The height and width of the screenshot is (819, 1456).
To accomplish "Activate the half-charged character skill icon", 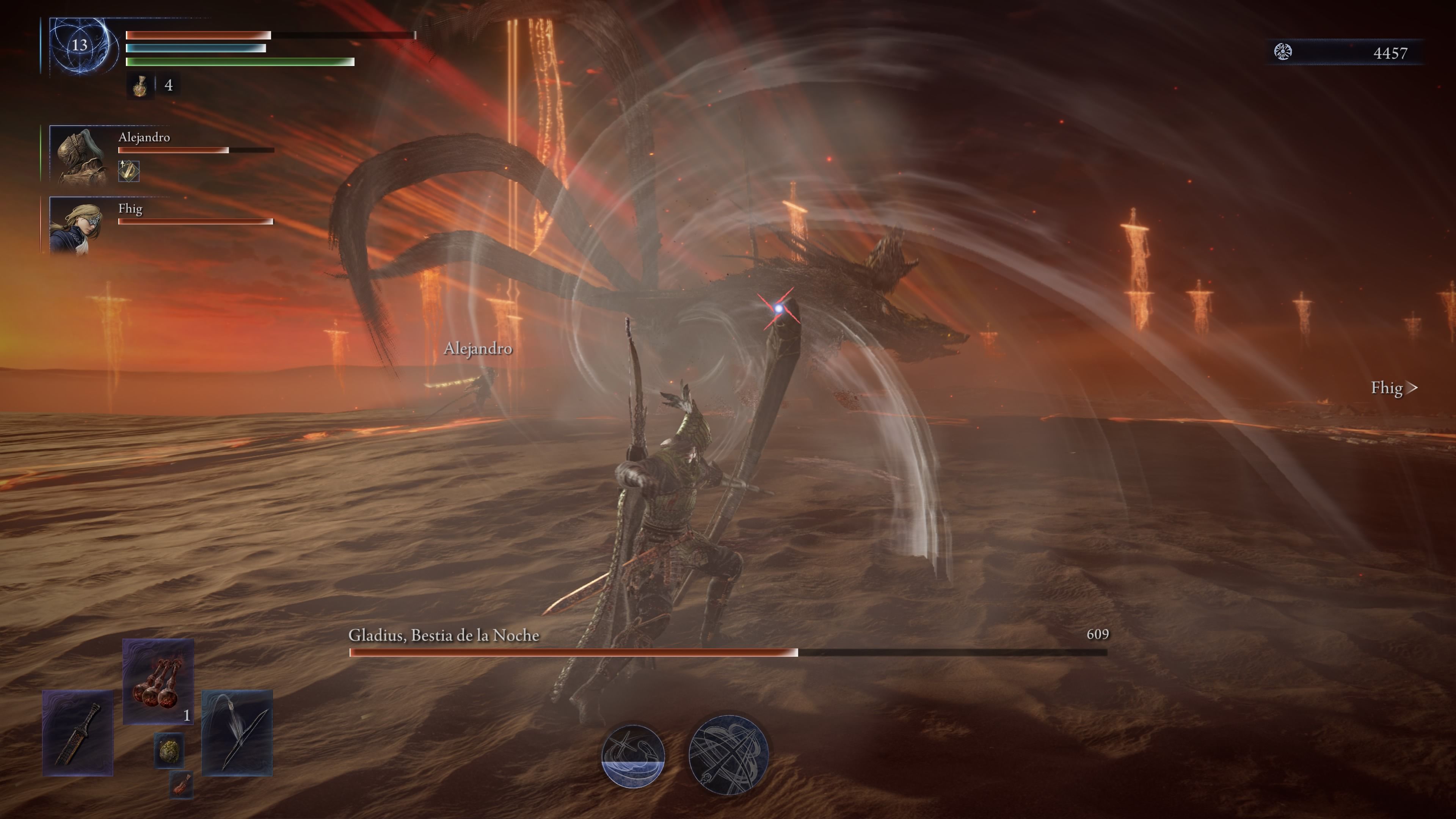I will [x=632, y=756].
